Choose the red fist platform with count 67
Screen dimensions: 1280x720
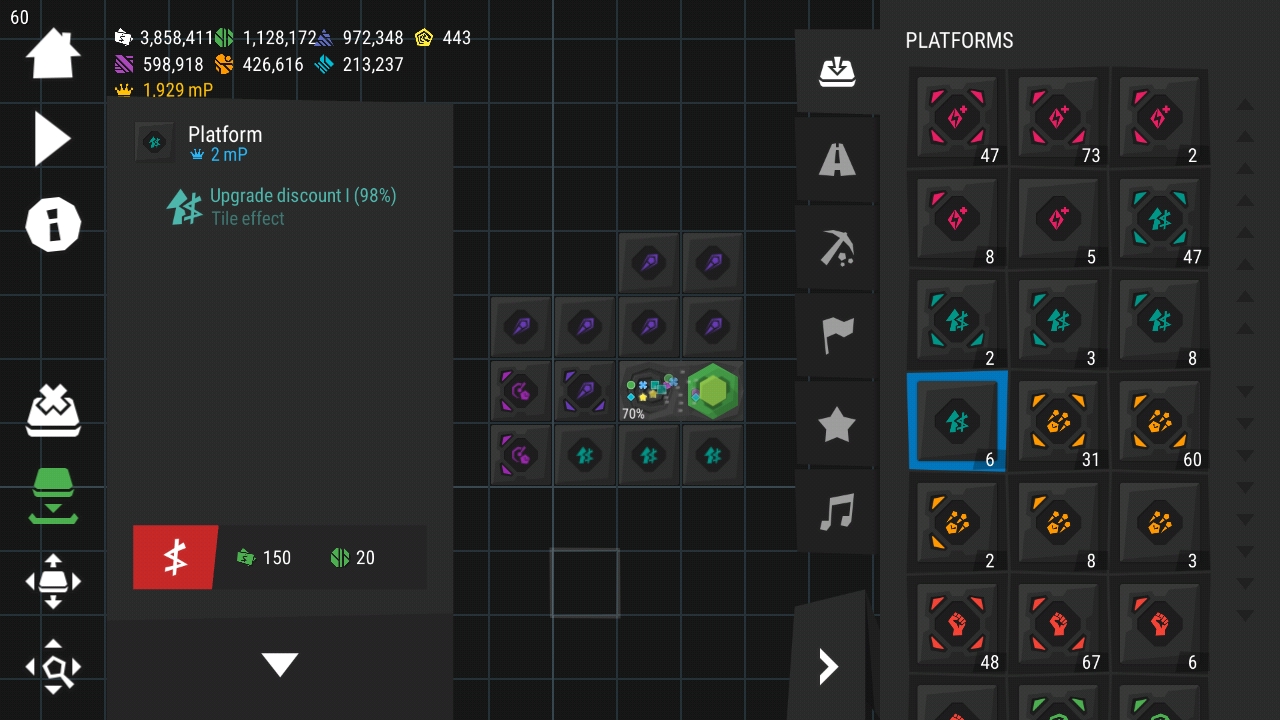[1058, 625]
